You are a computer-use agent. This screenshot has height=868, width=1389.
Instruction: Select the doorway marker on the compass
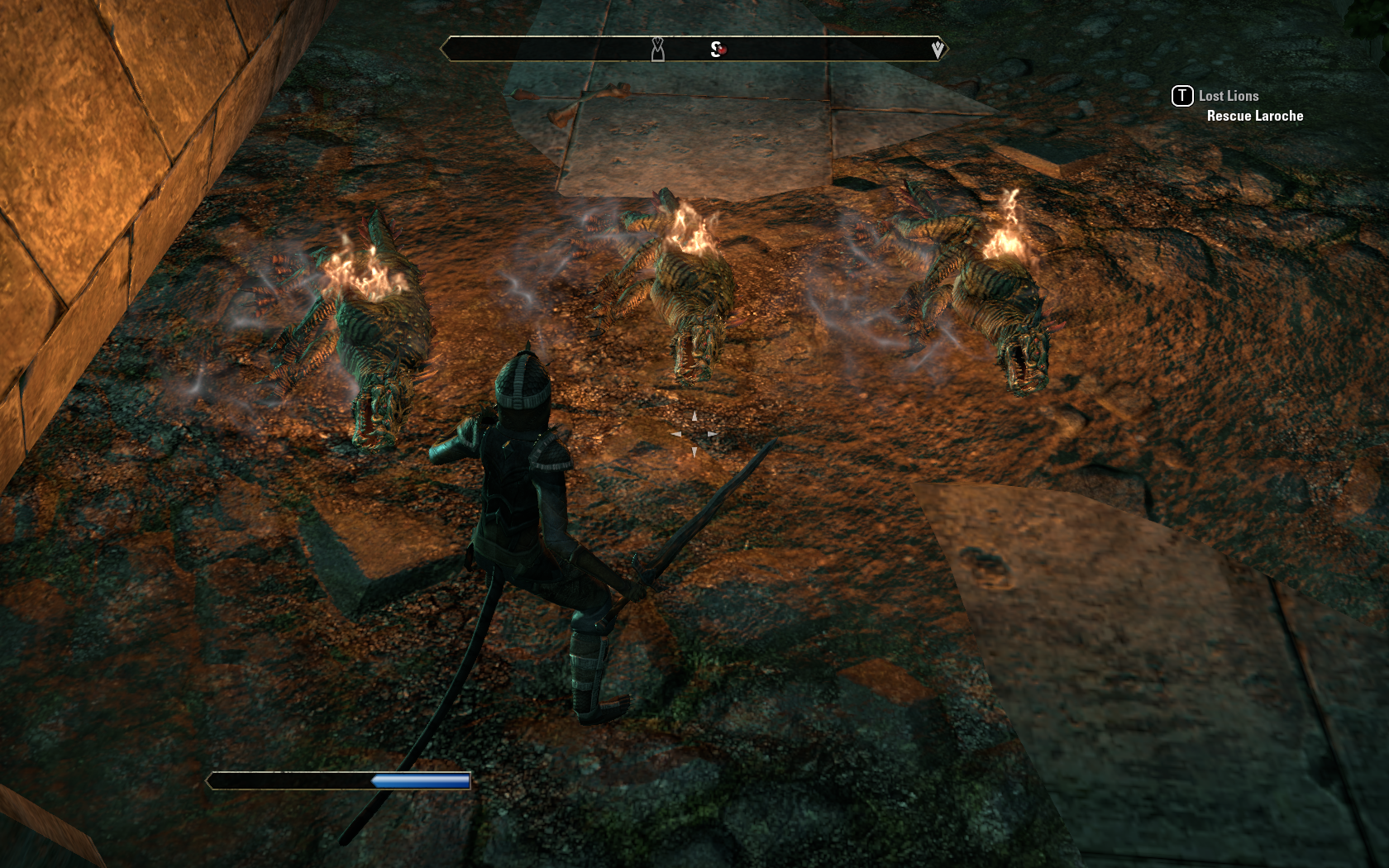pyautogui.click(x=657, y=50)
